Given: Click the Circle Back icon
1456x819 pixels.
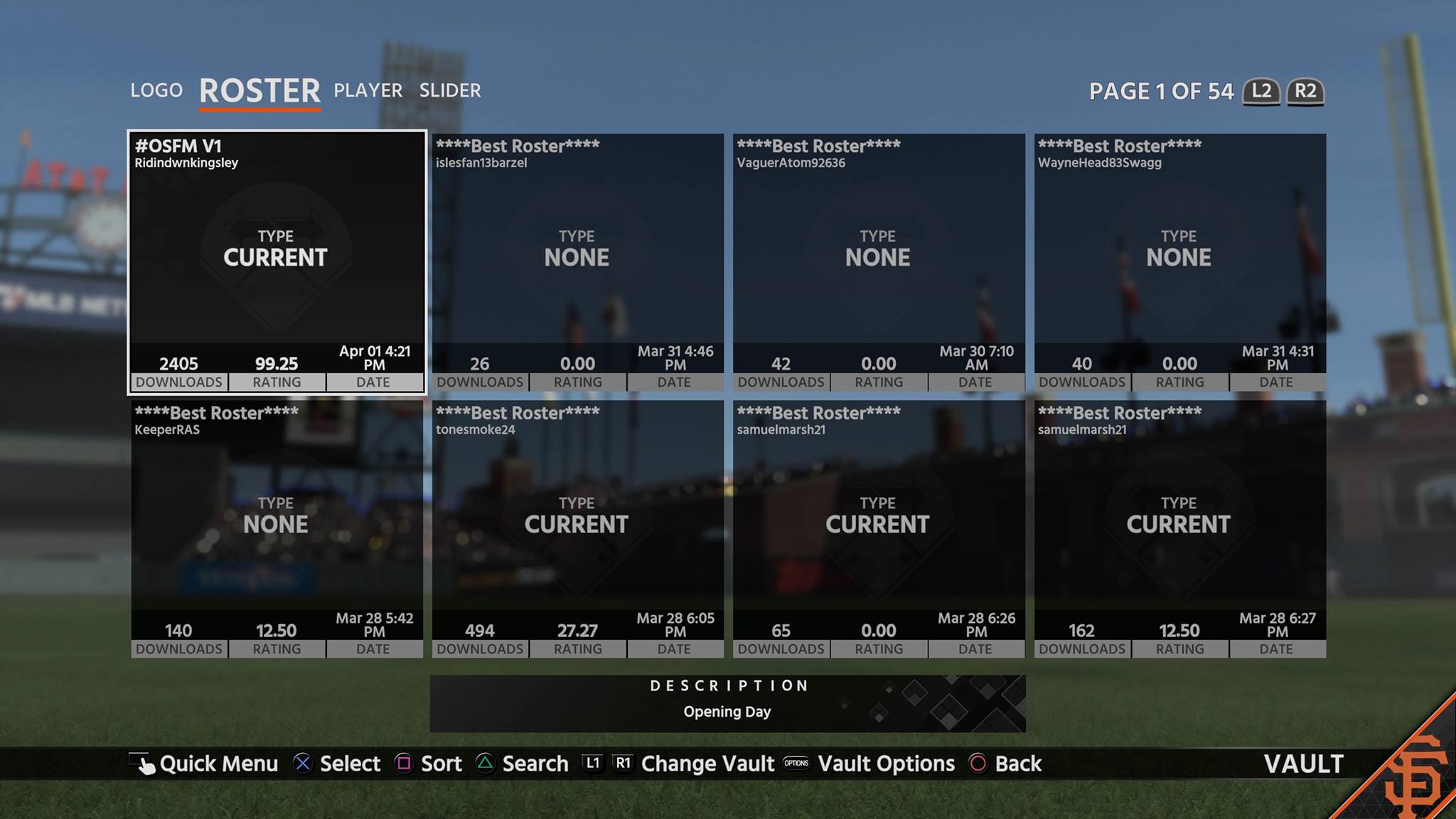Looking at the screenshot, I should pyautogui.click(x=979, y=764).
